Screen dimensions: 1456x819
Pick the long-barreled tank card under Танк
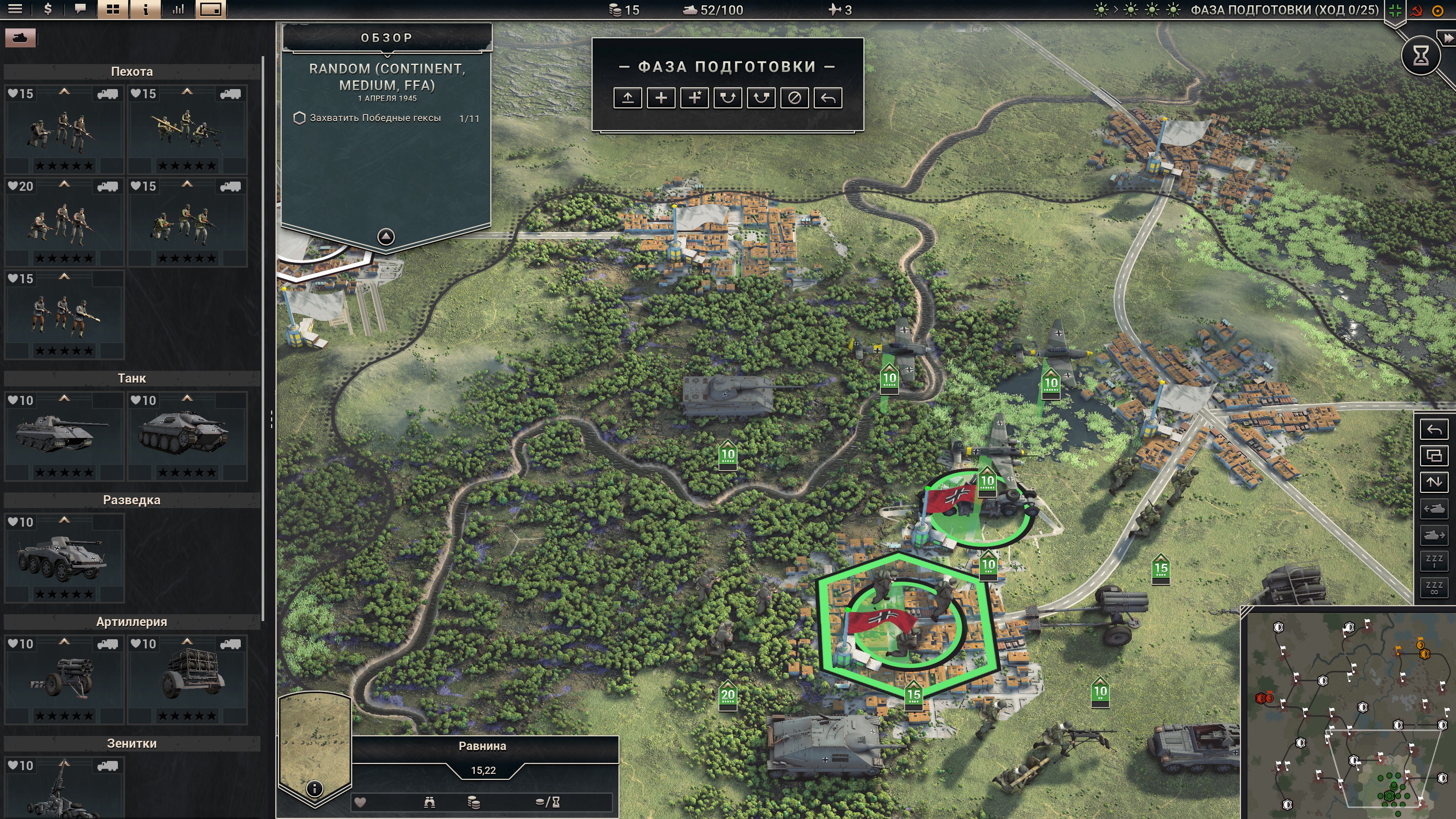click(x=64, y=436)
